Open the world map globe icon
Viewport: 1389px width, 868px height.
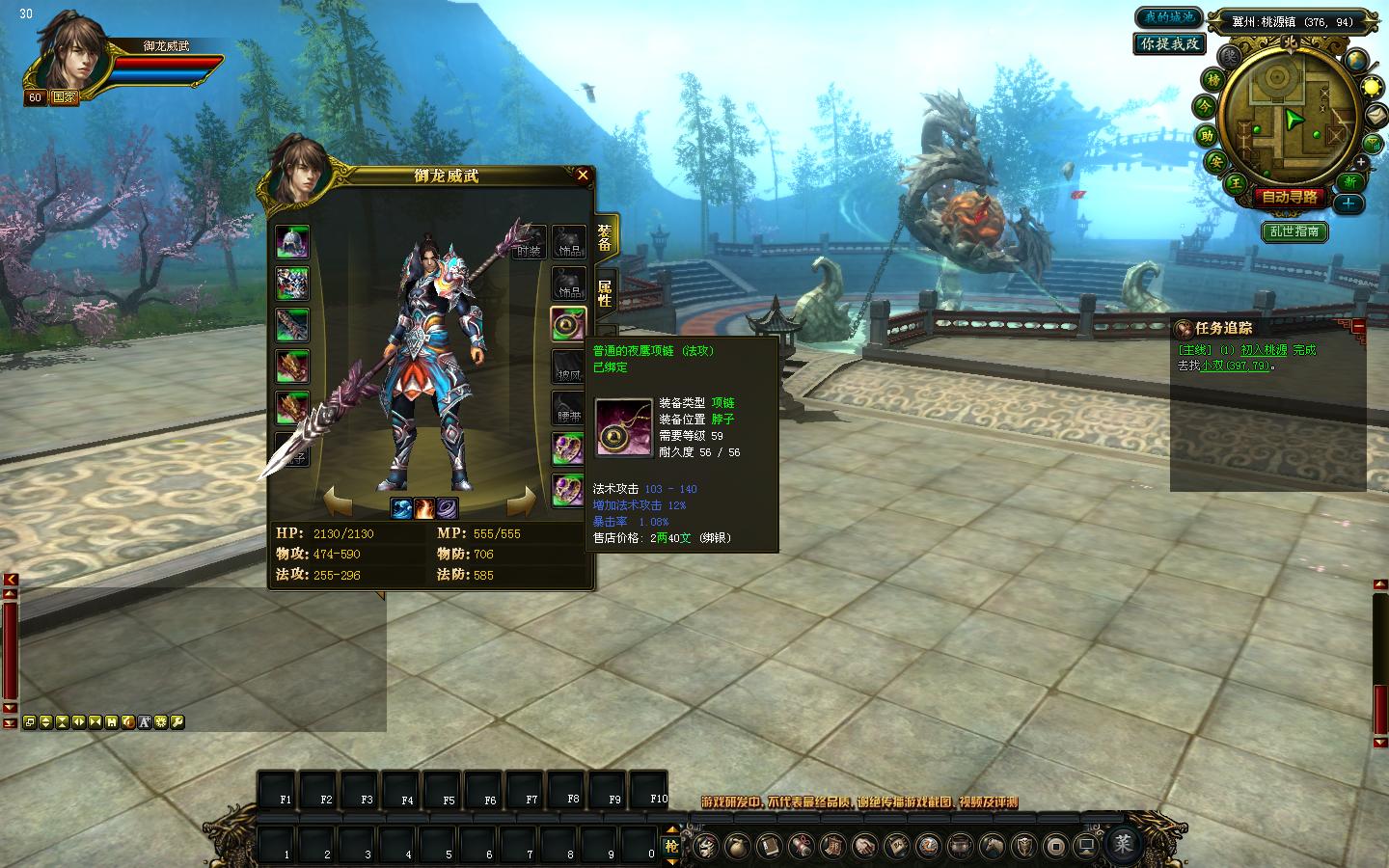coord(1357,60)
